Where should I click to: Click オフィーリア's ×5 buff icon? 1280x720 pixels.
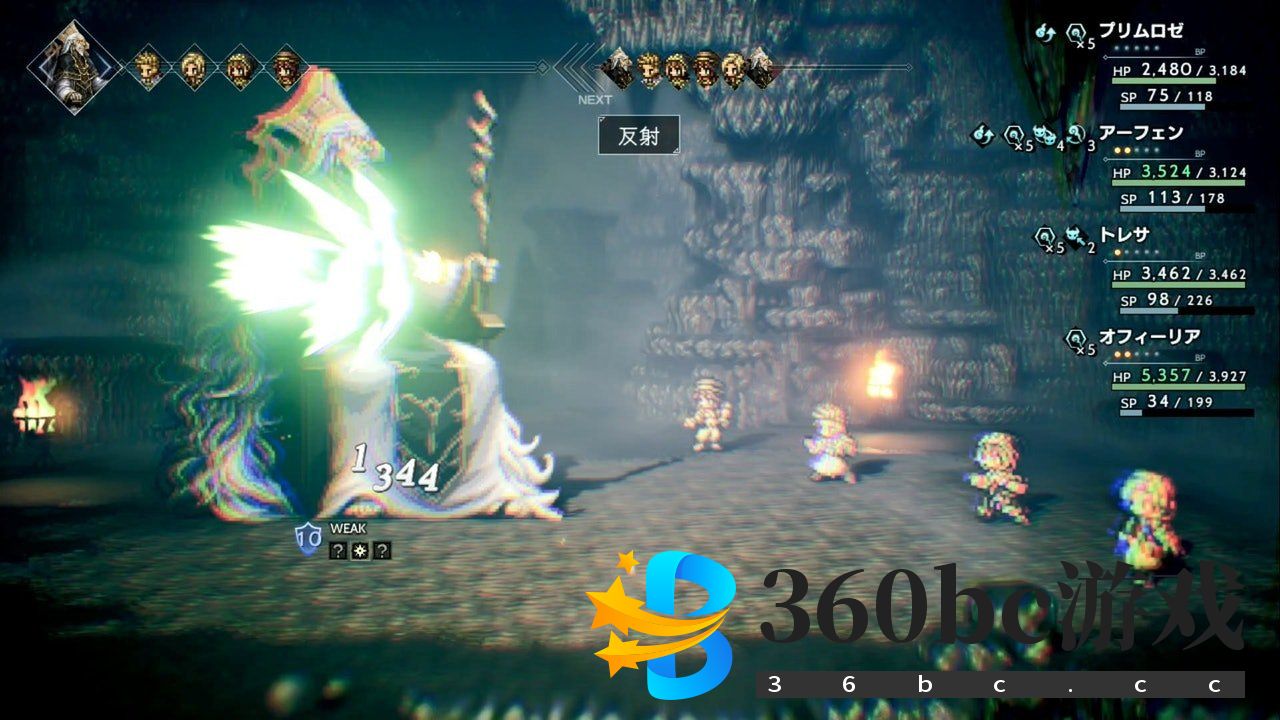click(x=1075, y=339)
